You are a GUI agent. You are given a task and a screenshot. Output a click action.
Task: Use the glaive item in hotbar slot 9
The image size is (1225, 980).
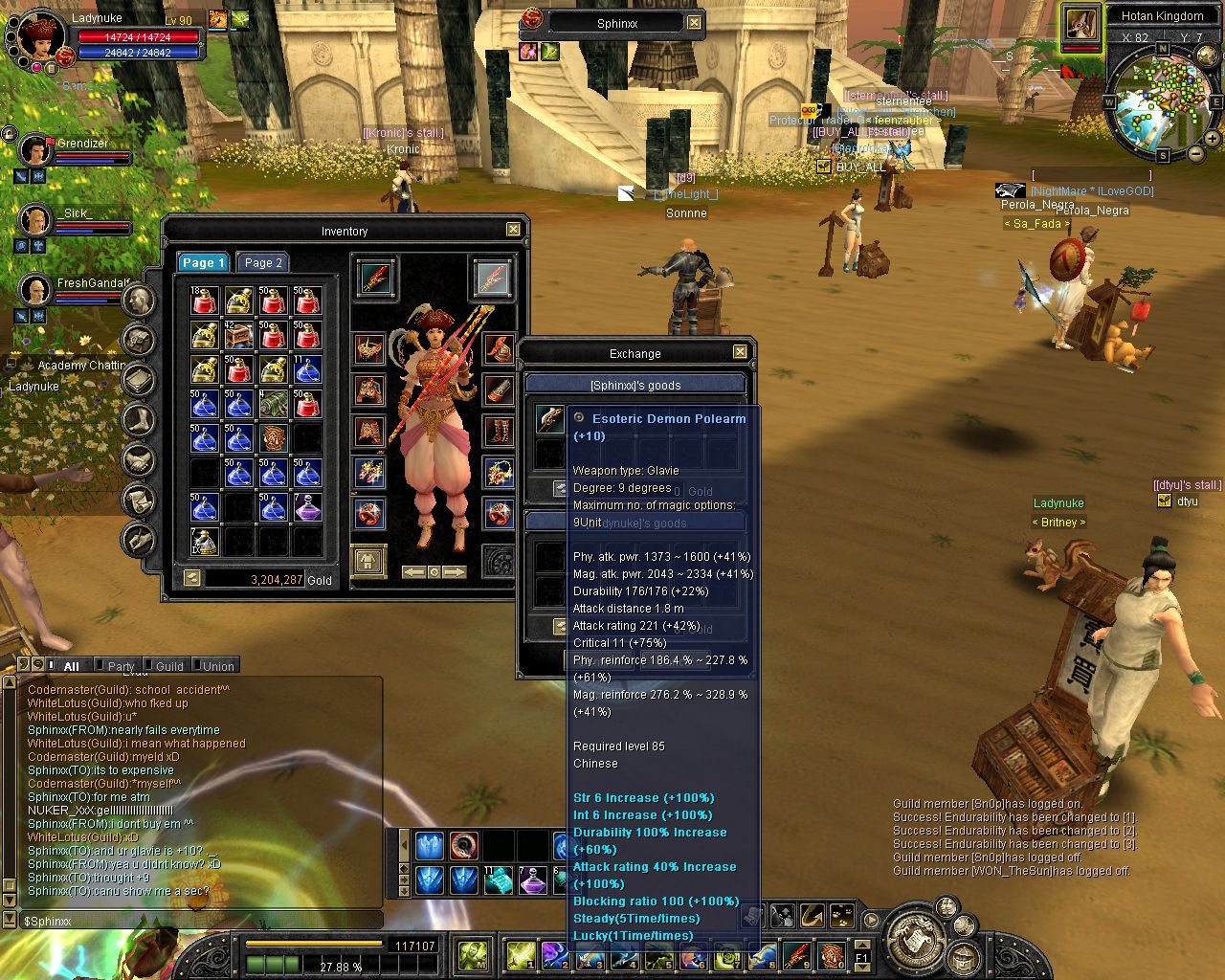point(797,954)
